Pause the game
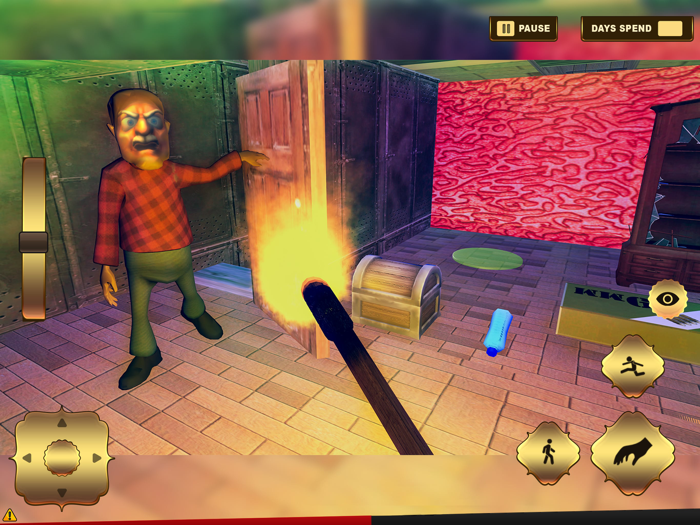Viewport: 700px width, 525px height. coord(524,28)
